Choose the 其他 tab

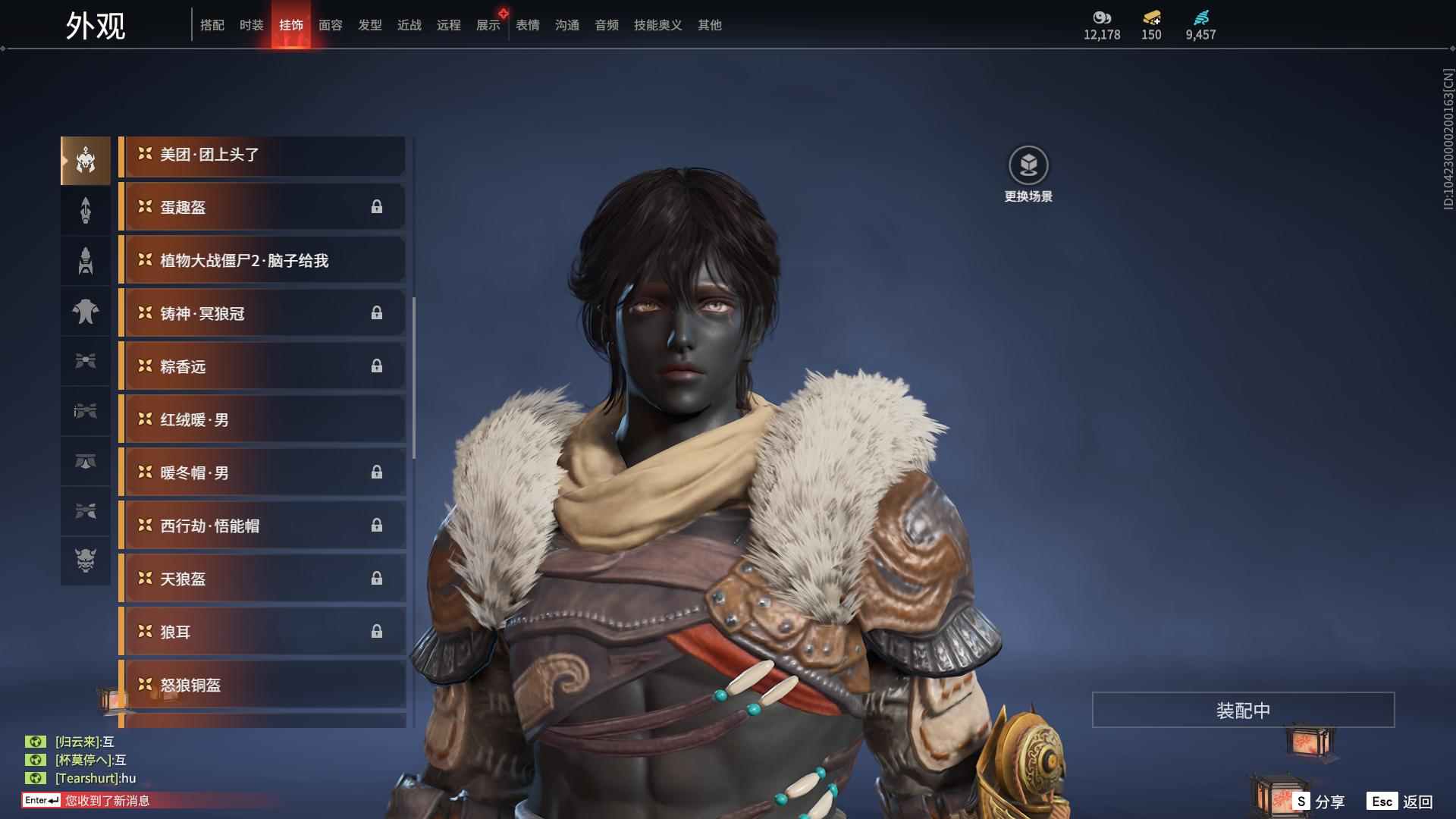point(709,25)
